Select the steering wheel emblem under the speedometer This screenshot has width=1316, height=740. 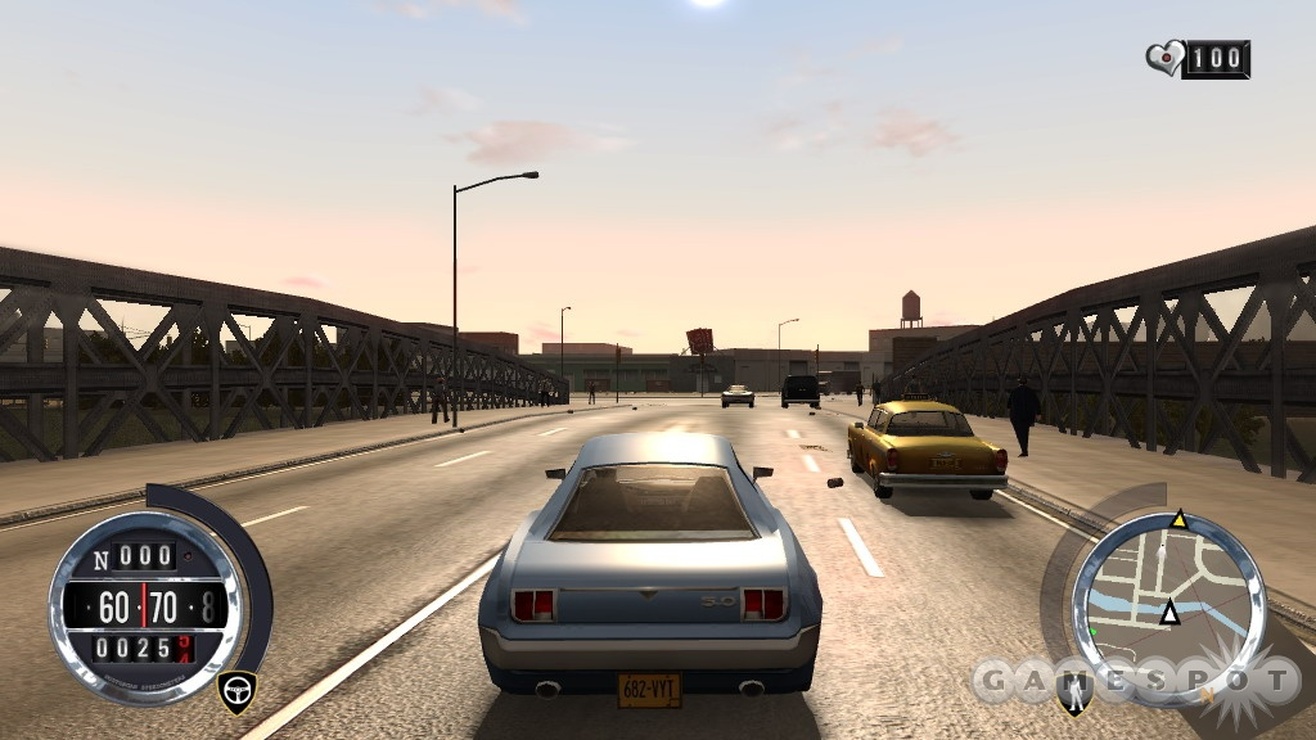click(x=238, y=689)
